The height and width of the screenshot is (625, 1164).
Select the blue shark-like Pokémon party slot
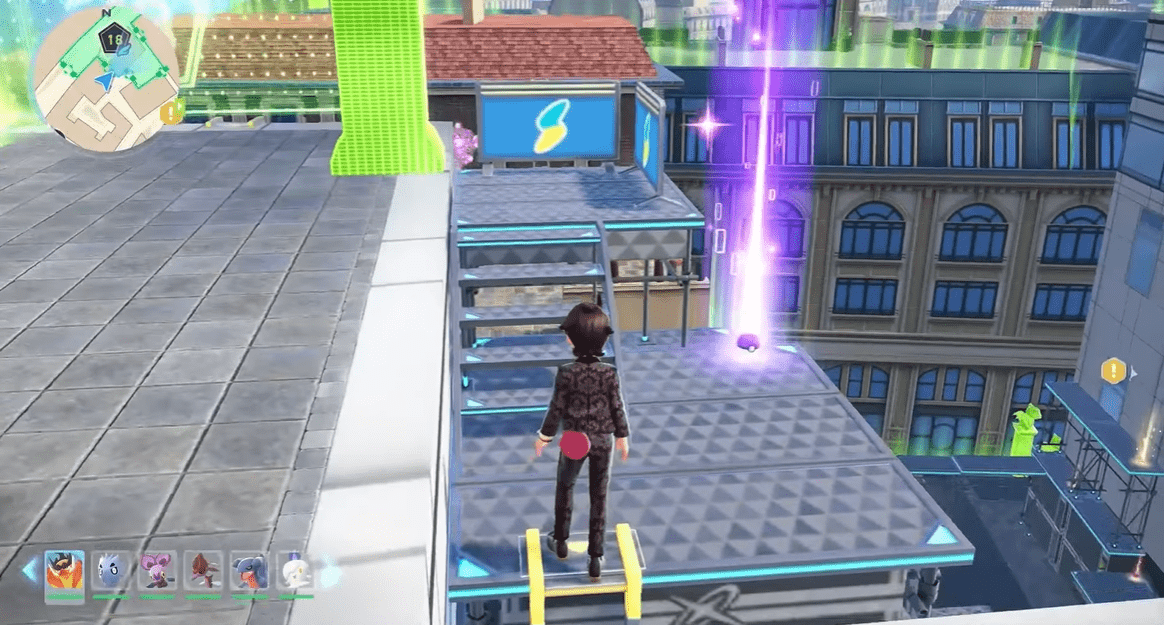tap(251, 571)
